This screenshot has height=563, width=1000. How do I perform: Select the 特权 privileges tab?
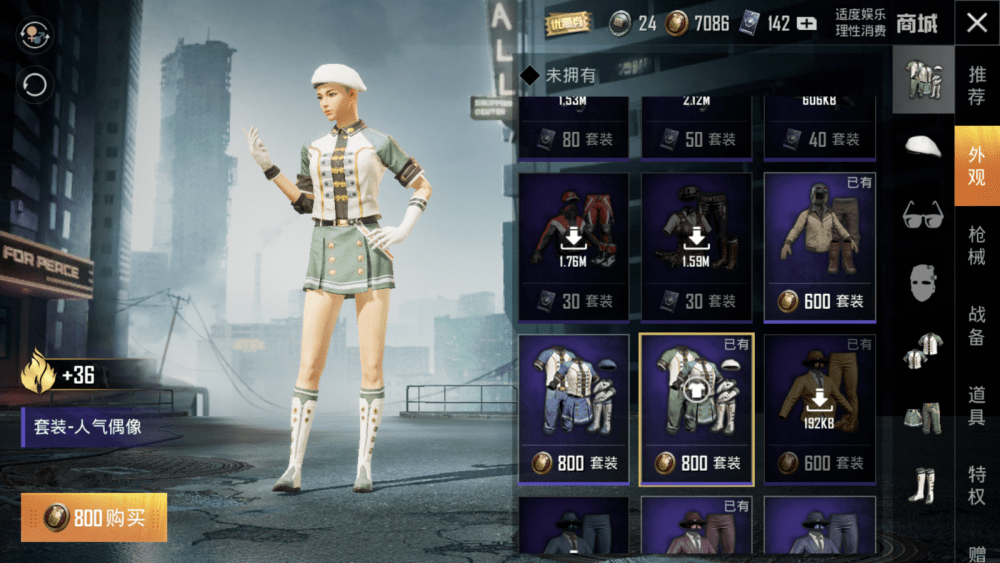pos(976,487)
